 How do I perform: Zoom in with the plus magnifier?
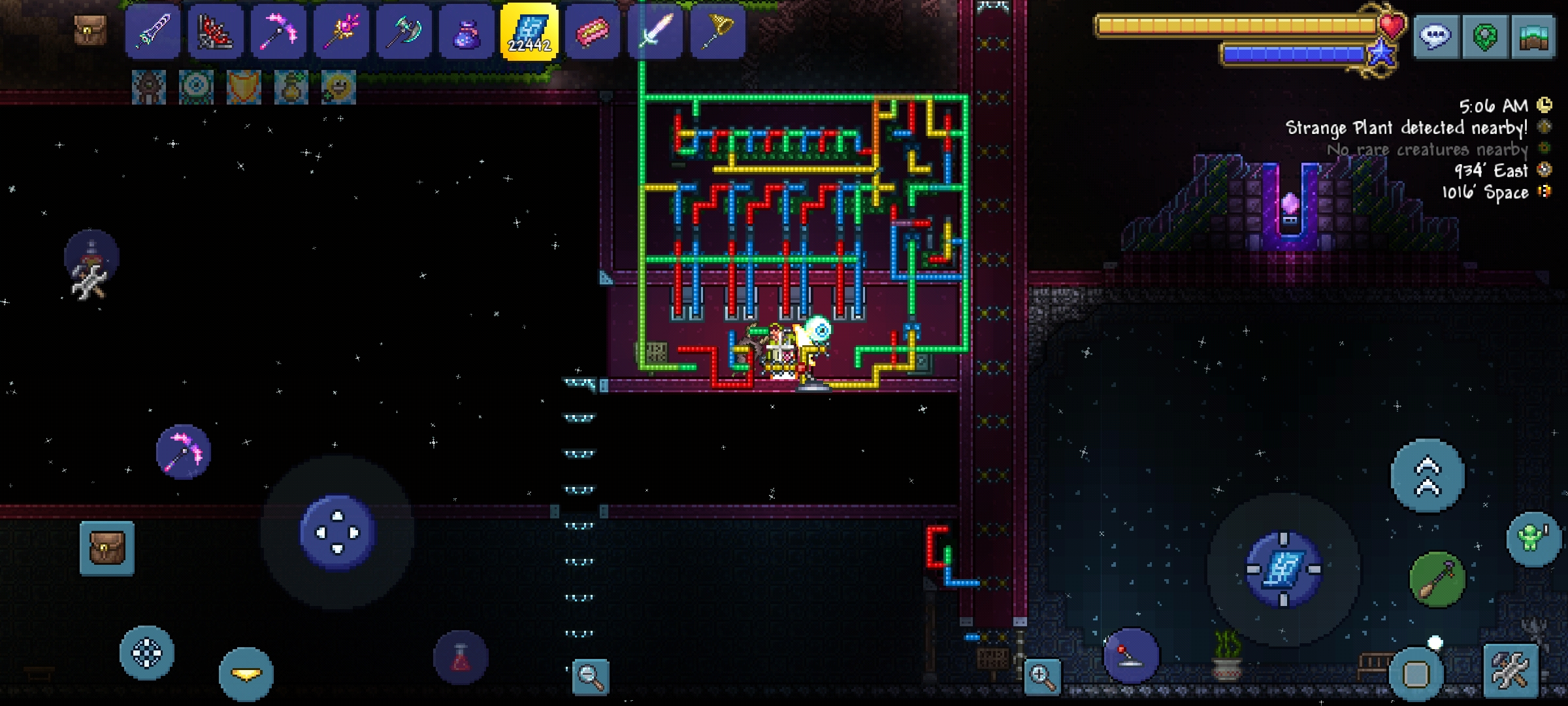1043,676
